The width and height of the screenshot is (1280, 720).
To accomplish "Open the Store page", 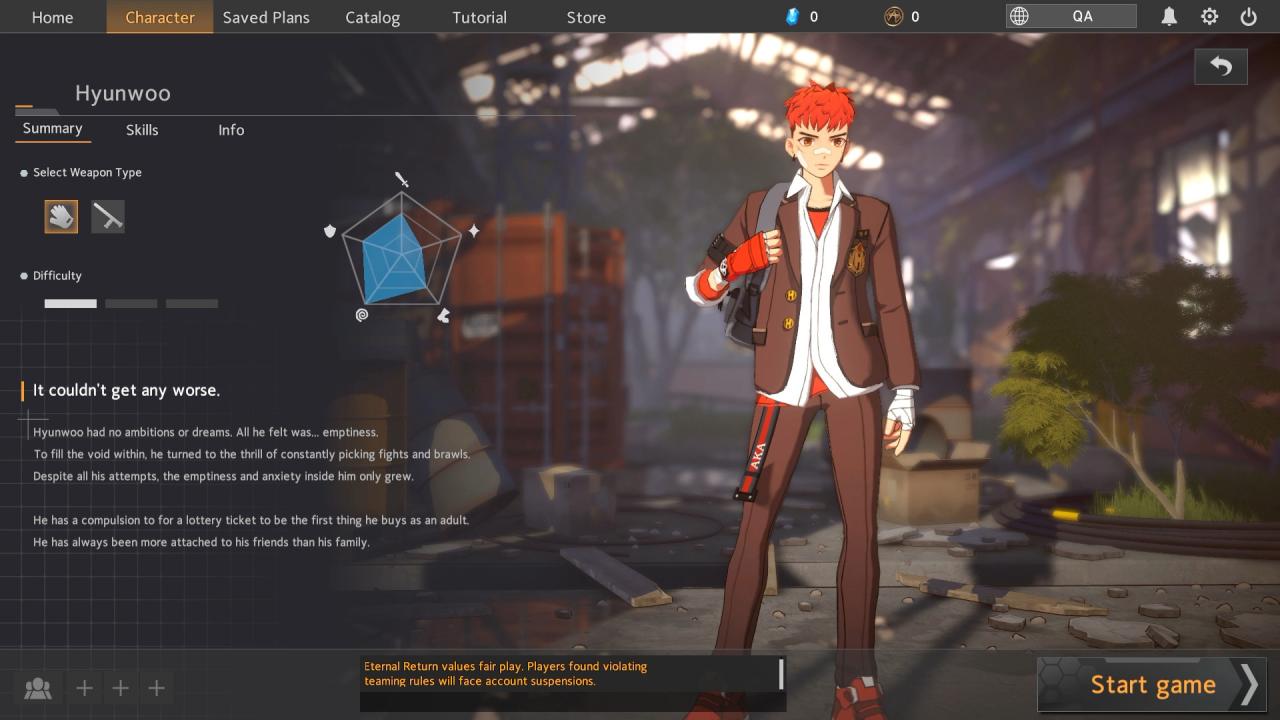I will click(x=586, y=17).
